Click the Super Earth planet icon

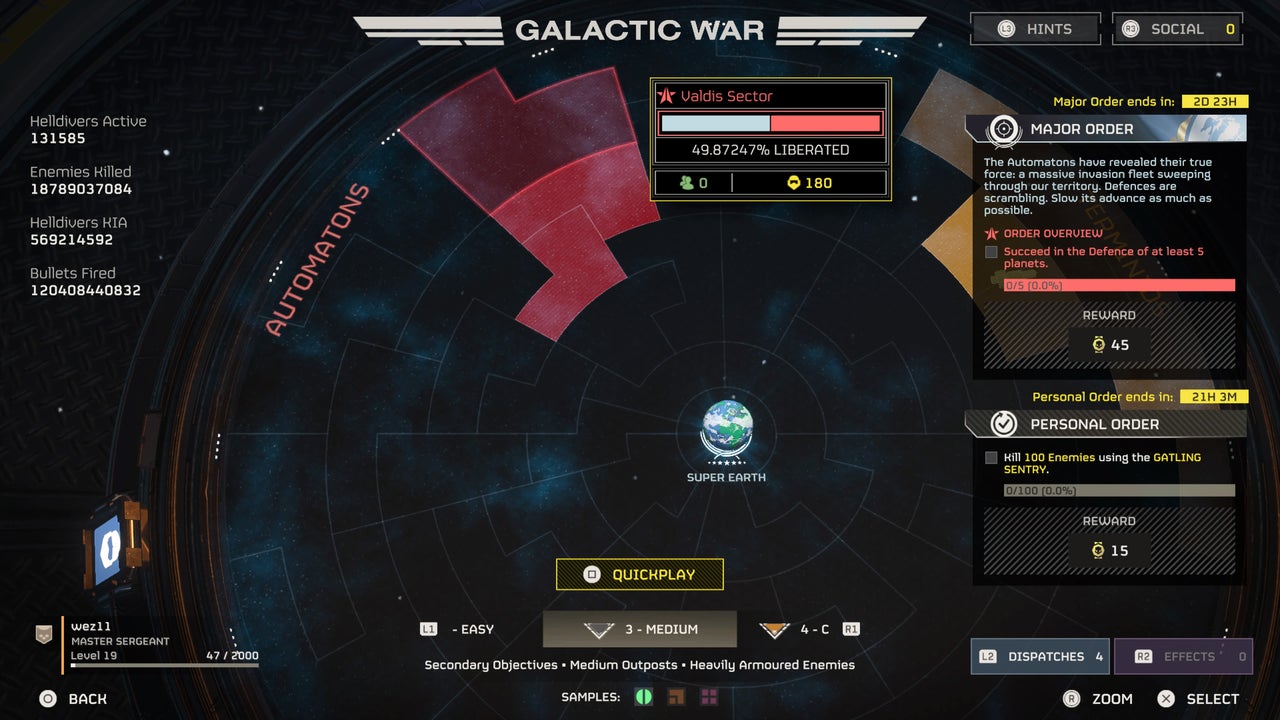[726, 432]
